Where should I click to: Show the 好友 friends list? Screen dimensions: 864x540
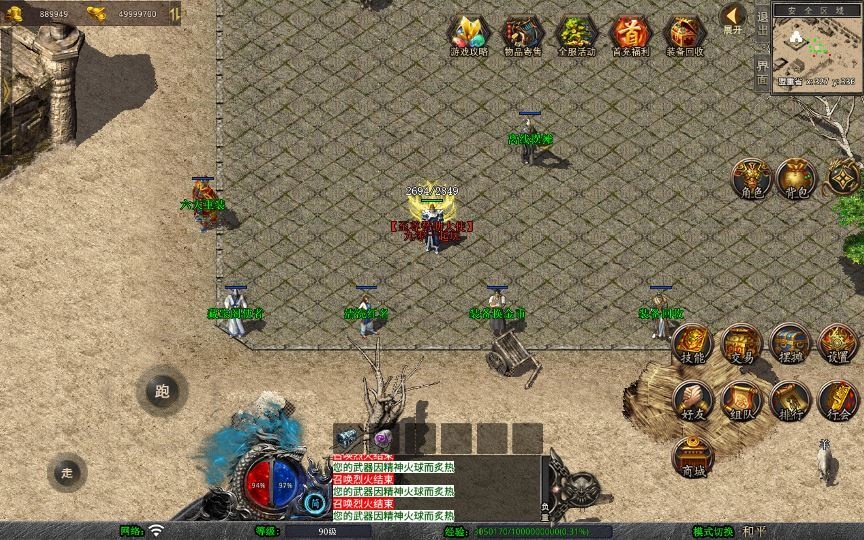coord(692,400)
